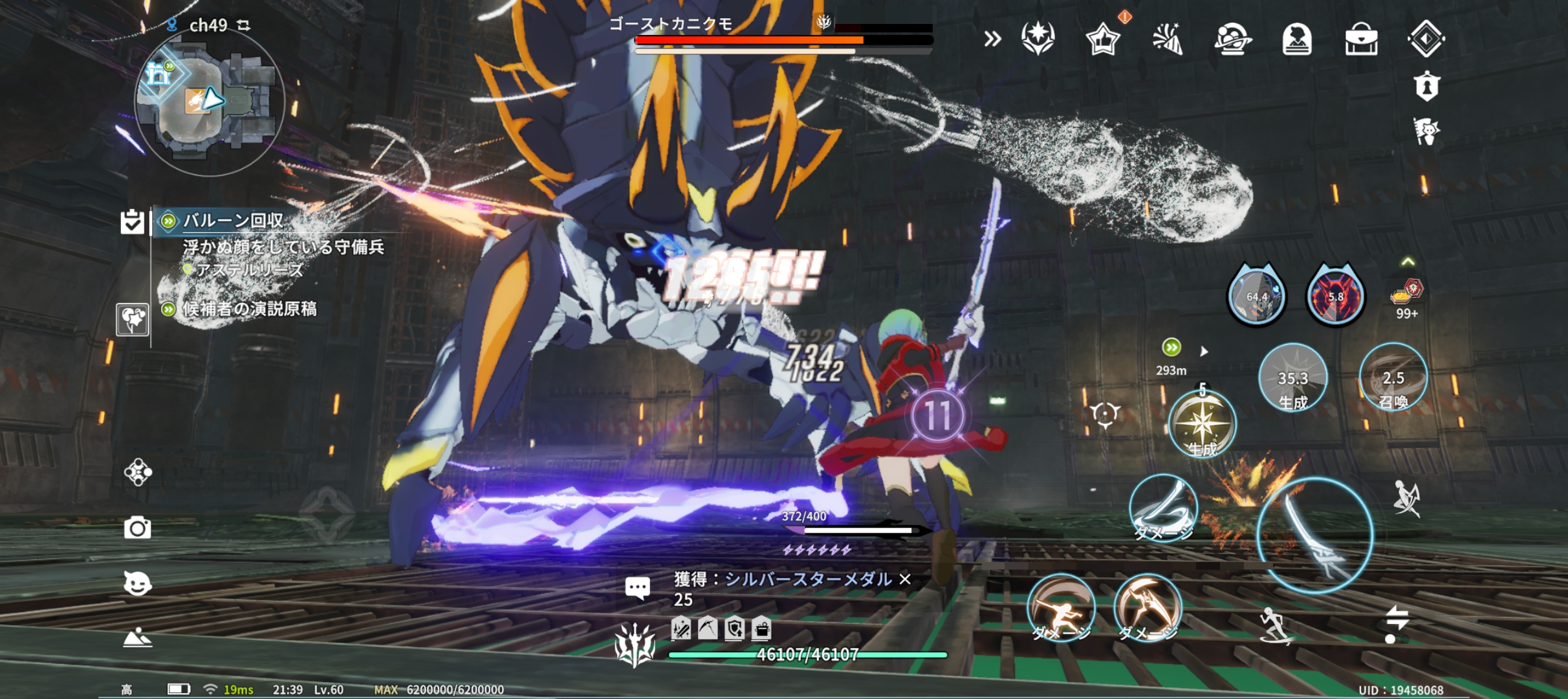Screen dimensions: 1568x699
Task: Swap weapons with the swap arrows icon
Action: click(1396, 623)
